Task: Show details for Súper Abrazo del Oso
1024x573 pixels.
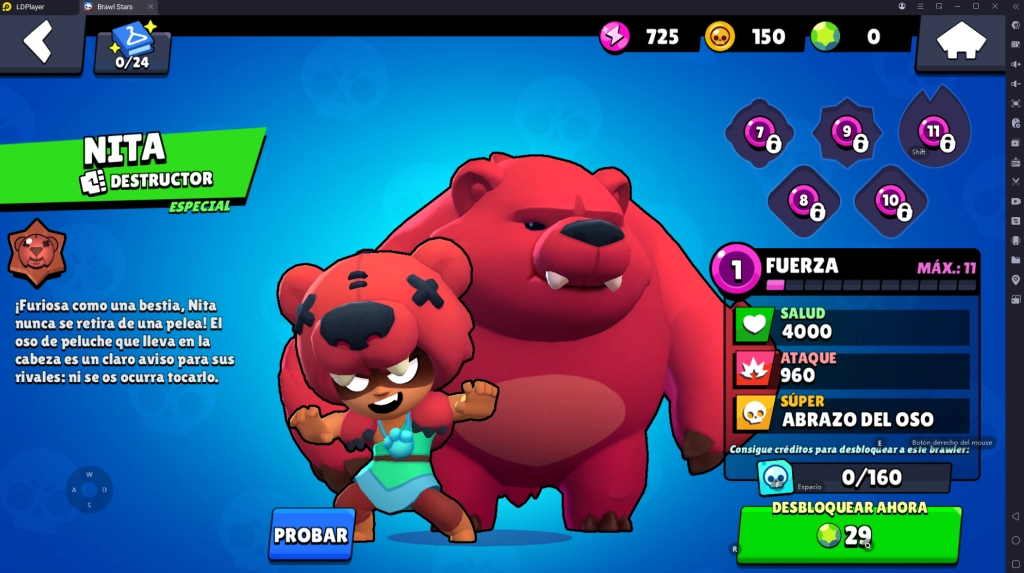Action: pyautogui.click(x=851, y=412)
